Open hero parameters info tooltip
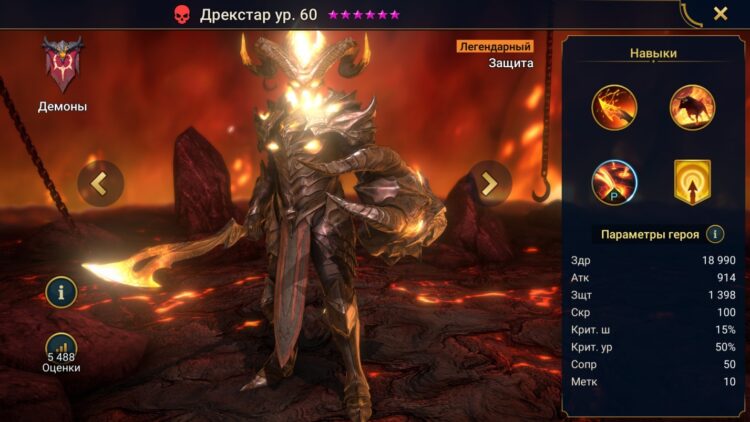This screenshot has height=422, width=750. [715, 234]
